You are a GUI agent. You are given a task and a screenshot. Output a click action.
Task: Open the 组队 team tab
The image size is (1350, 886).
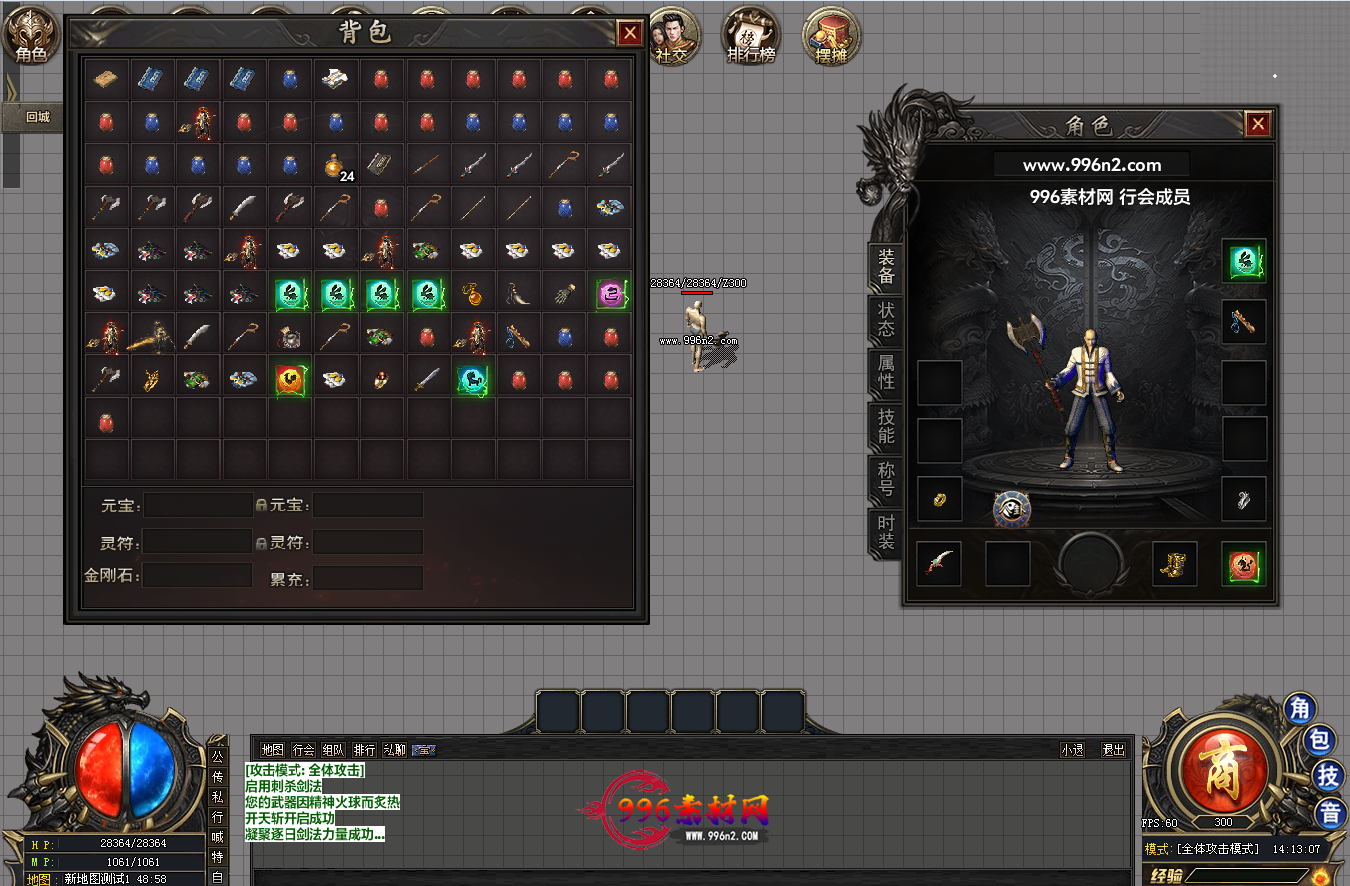pyautogui.click(x=334, y=749)
